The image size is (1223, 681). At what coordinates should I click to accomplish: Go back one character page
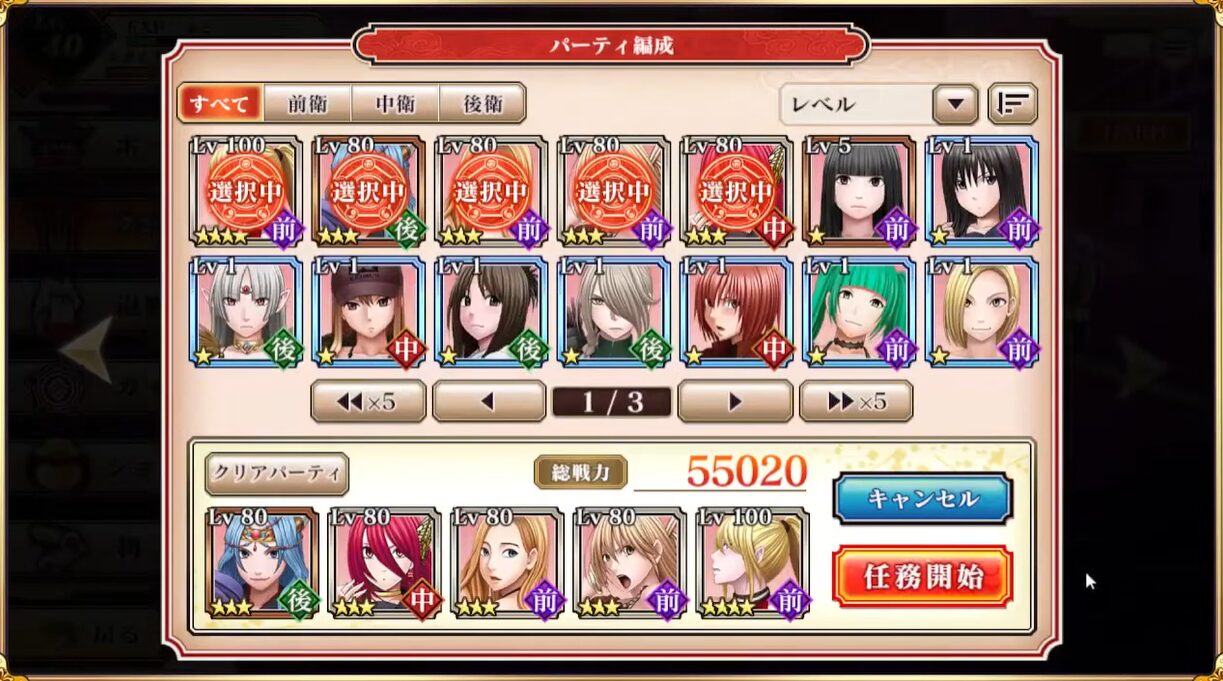(489, 401)
